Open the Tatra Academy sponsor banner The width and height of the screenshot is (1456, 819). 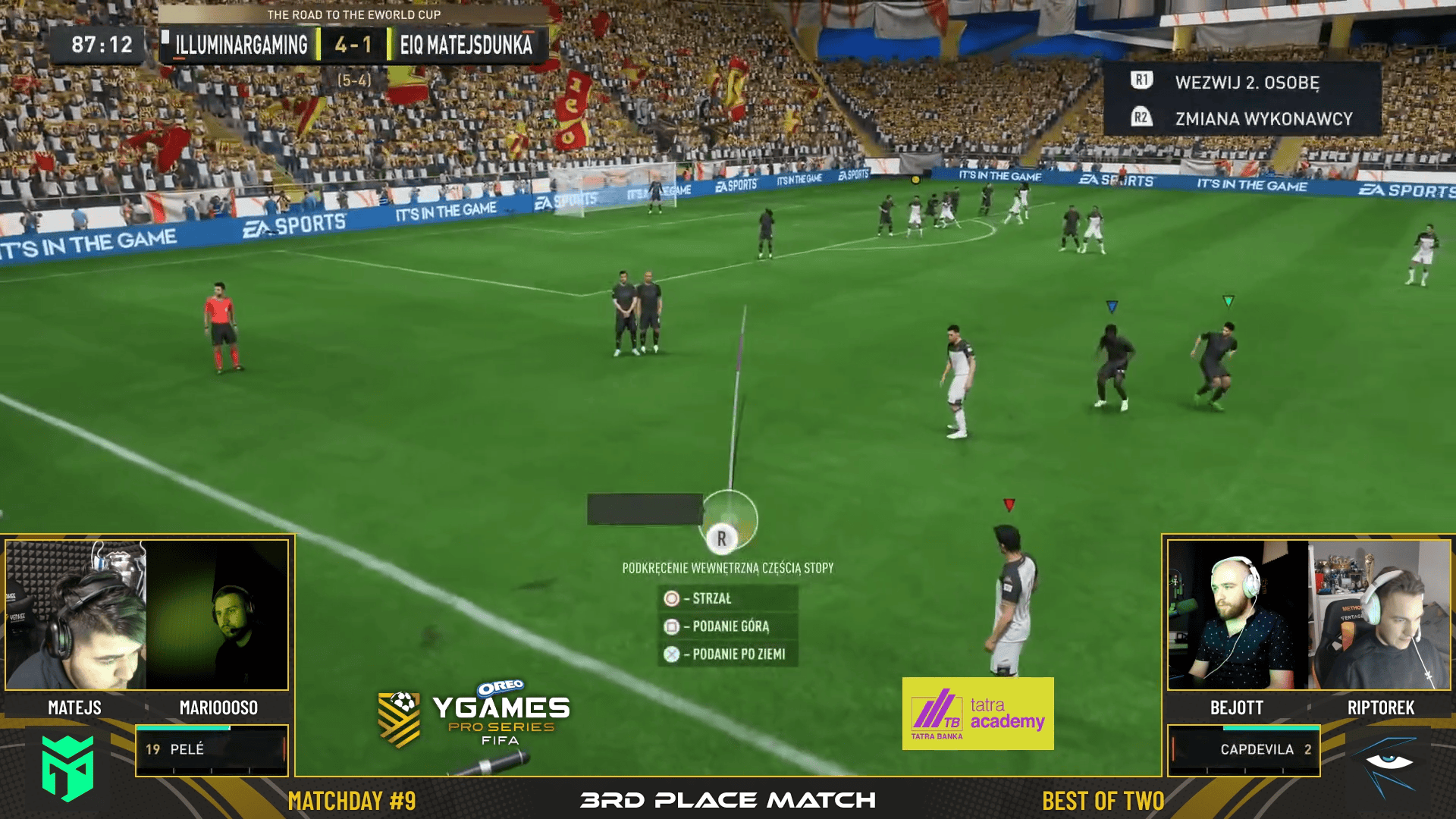coord(977,714)
